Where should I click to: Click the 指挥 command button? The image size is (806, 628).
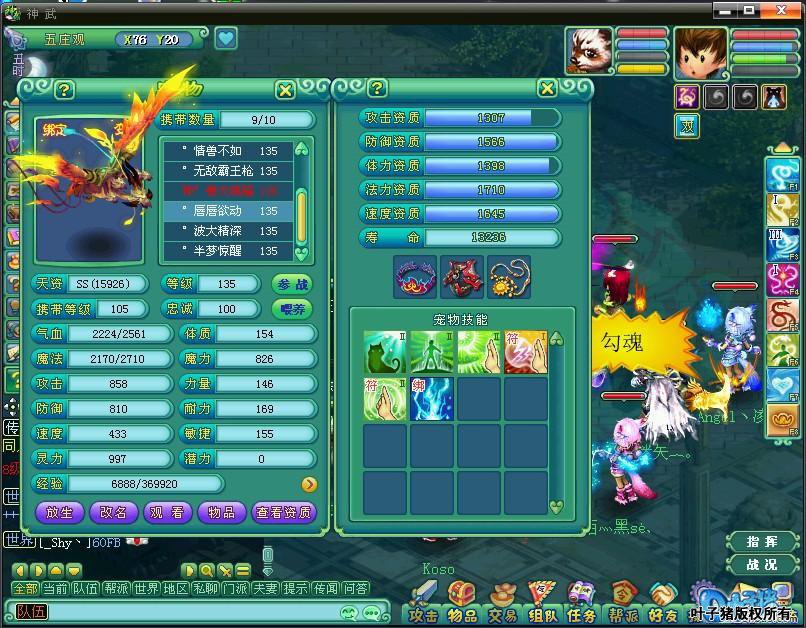click(762, 542)
